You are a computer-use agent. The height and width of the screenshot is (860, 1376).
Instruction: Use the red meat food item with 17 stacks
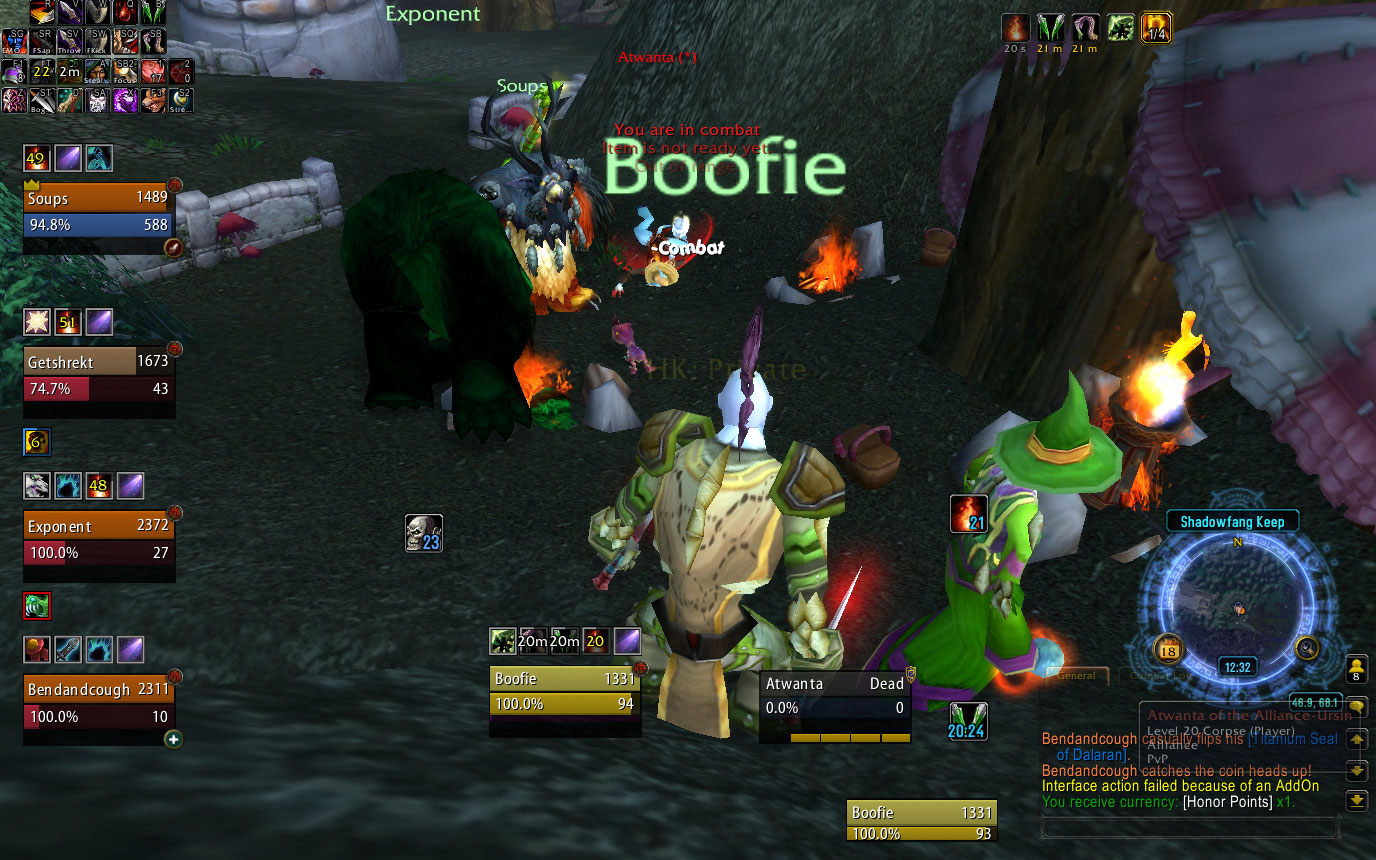(x=153, y=70)
